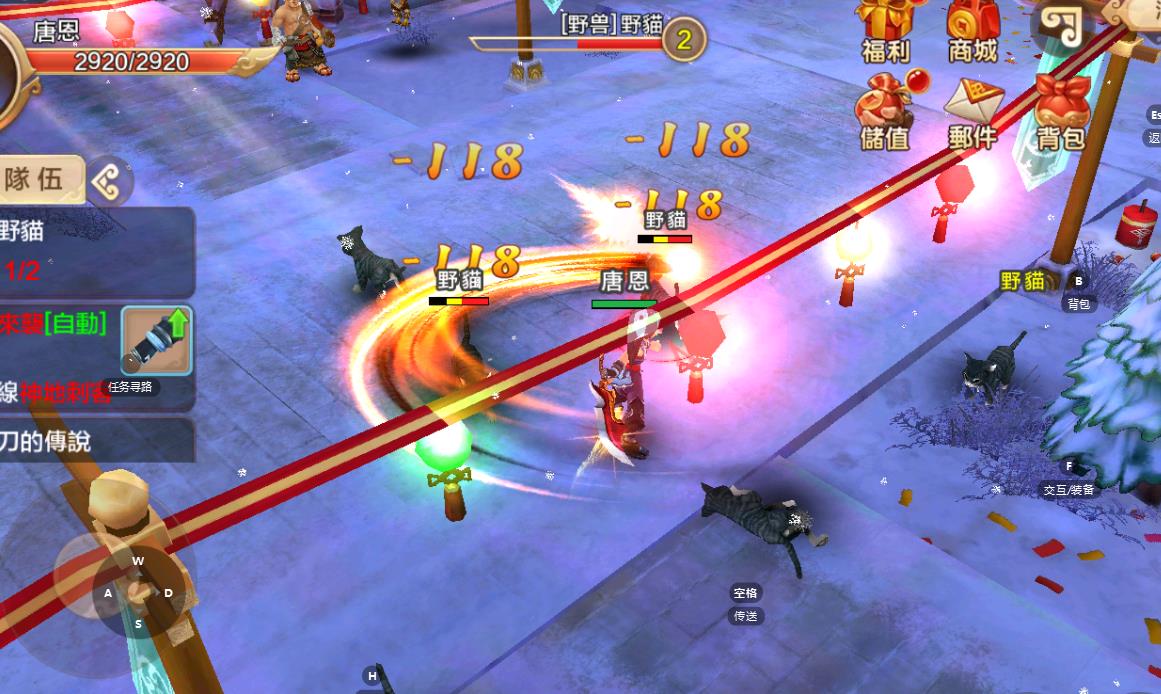The width and height of the screenshot is (1161, 694).
Task: Open the 福利 gift box menu
Action: pyautogui.click(x=885, y=28)
